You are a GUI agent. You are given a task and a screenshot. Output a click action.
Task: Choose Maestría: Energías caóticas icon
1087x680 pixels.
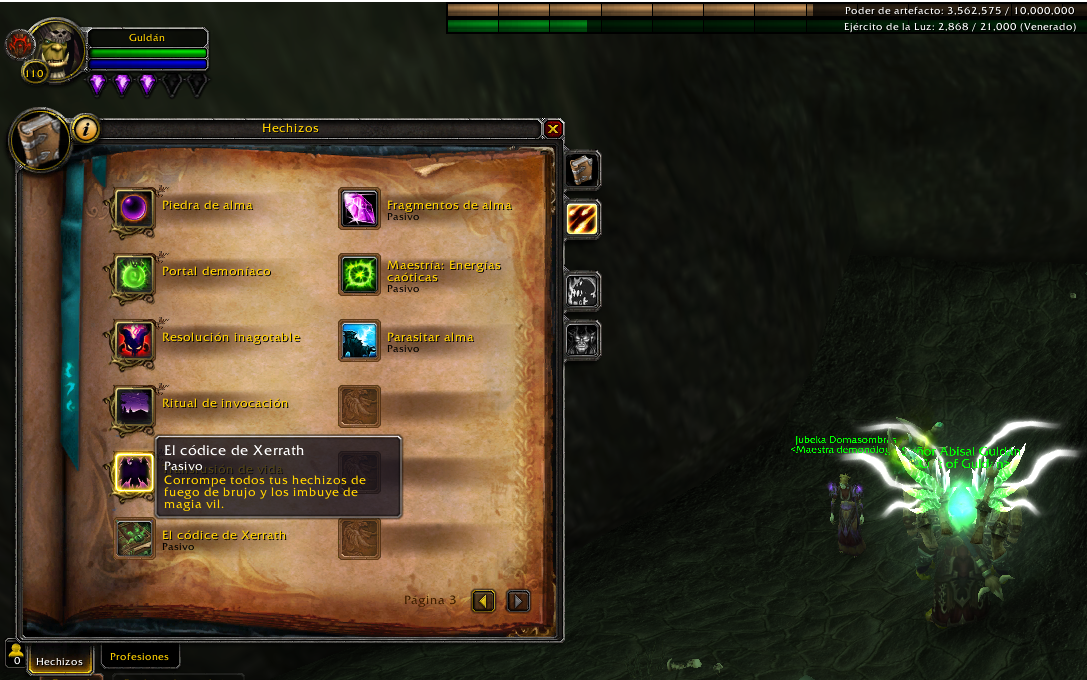point(359,274)
